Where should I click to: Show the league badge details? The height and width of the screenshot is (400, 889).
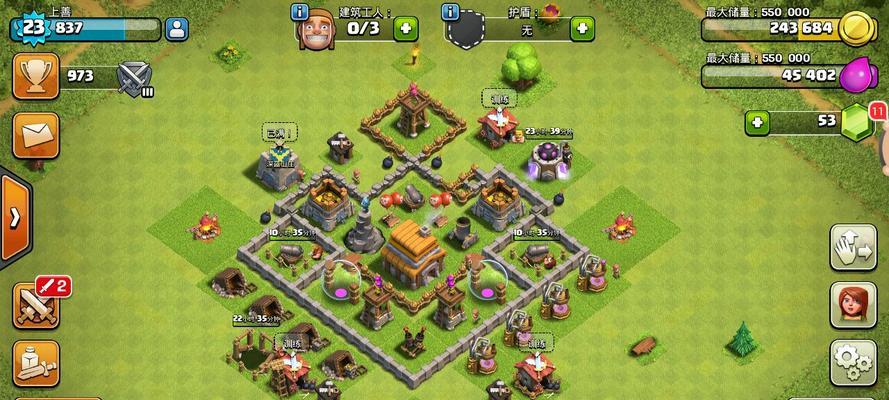[x=133, y=76]
